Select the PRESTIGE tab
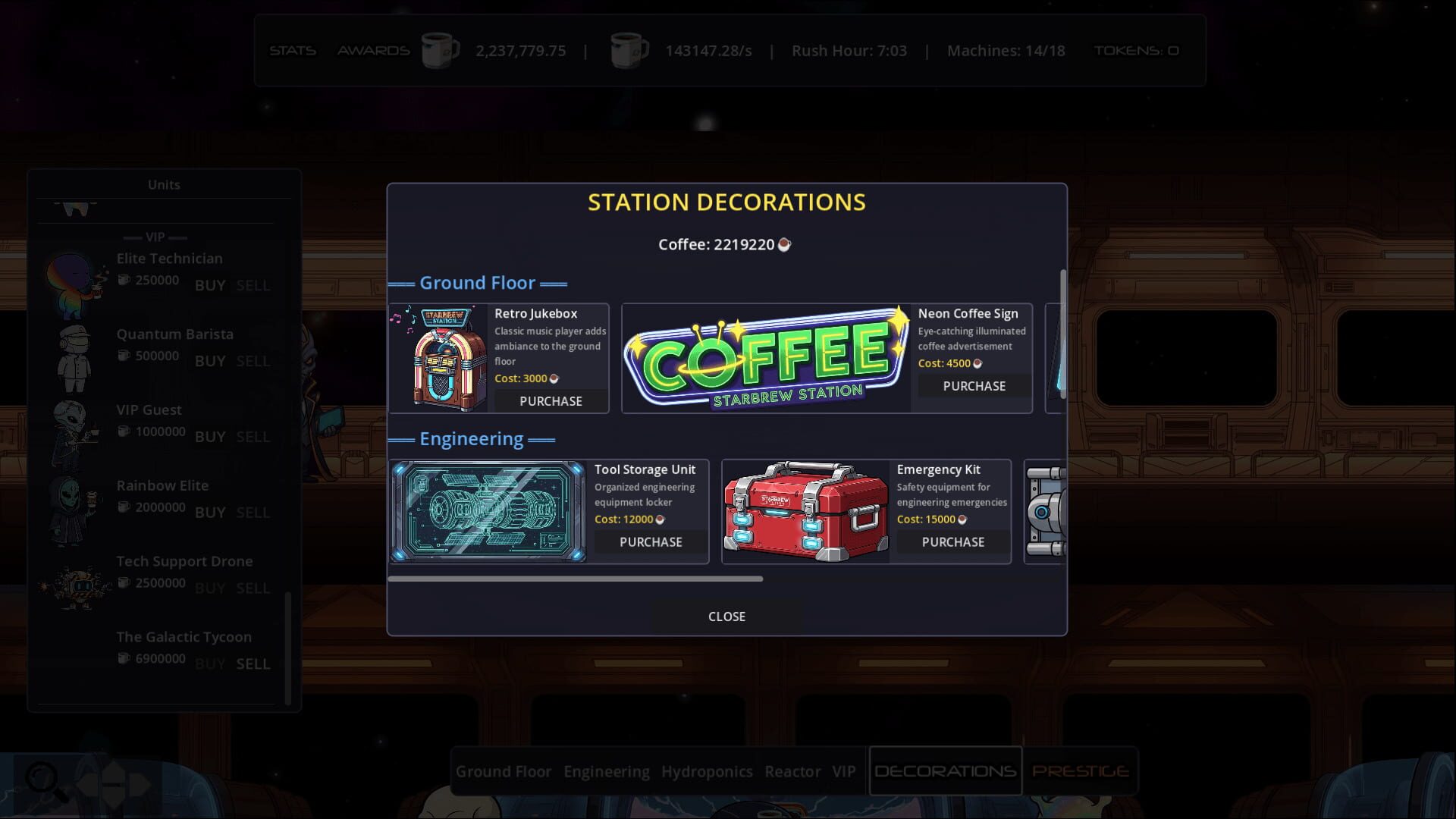Screen dimensions: 1456x819 [x=1080, y=770]
